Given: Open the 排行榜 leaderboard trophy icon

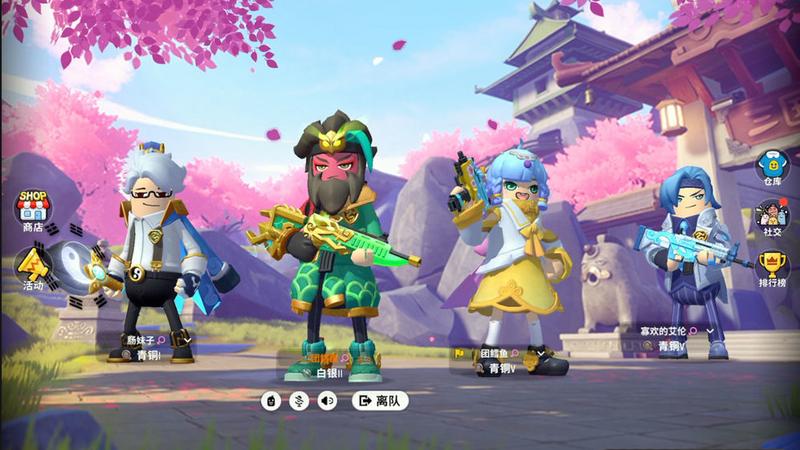Looking at the screenshot, I should [x=771, y=266].
